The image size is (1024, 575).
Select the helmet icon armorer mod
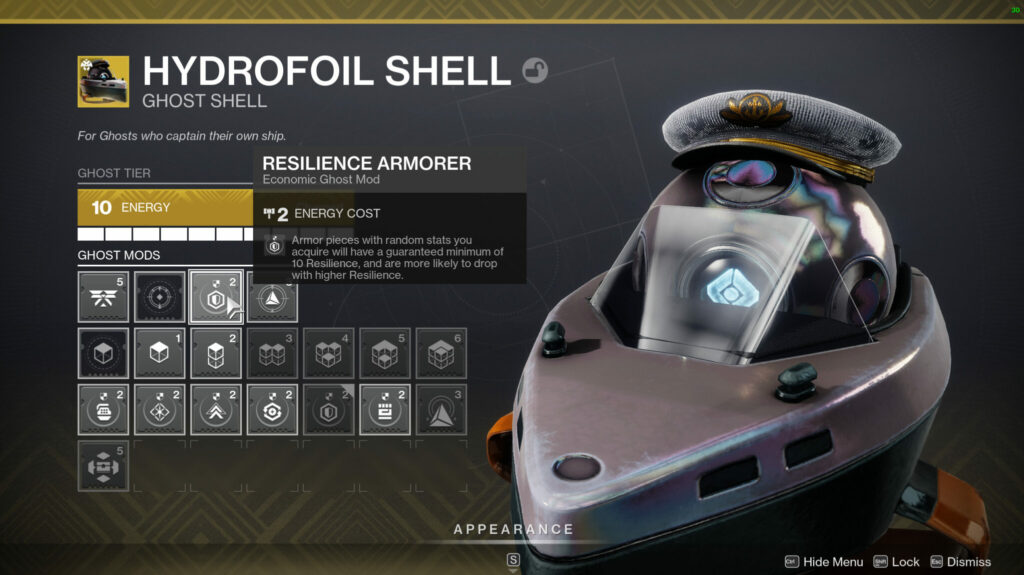tap(103, 410)
